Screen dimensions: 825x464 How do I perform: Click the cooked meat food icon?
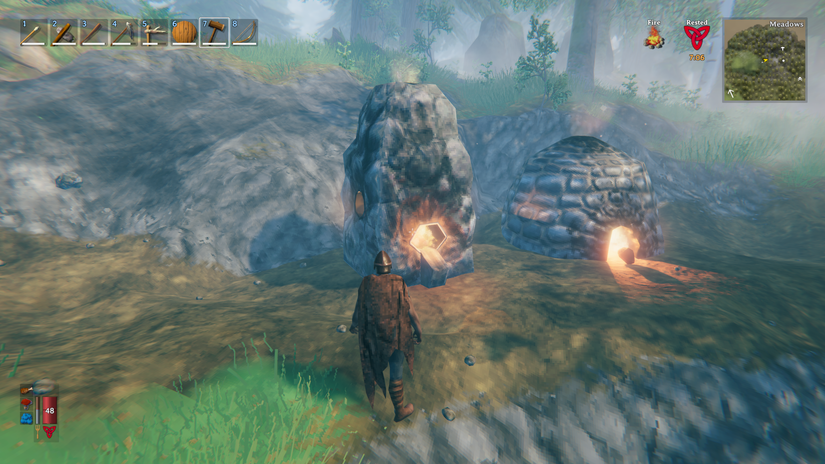point(26,390)
